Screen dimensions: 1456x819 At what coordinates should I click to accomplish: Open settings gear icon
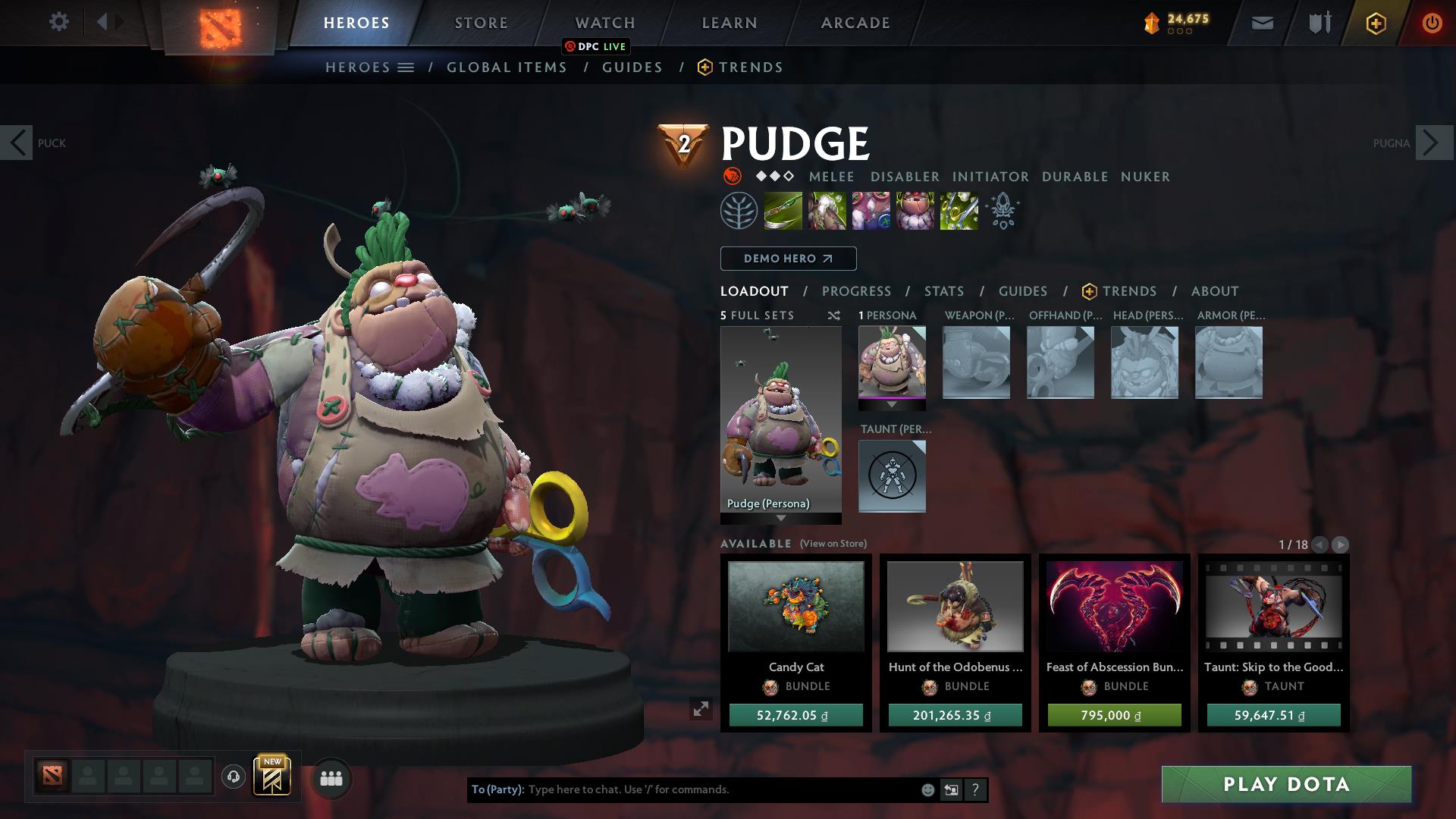tap(58, 22)
